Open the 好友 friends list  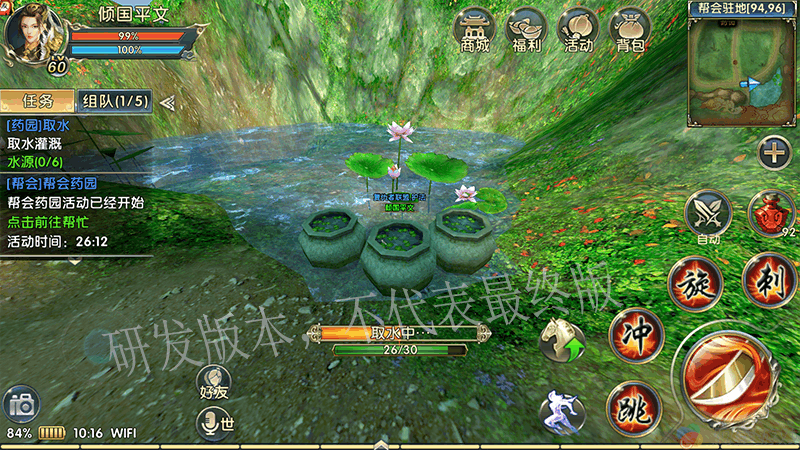(x=215, y=385)
